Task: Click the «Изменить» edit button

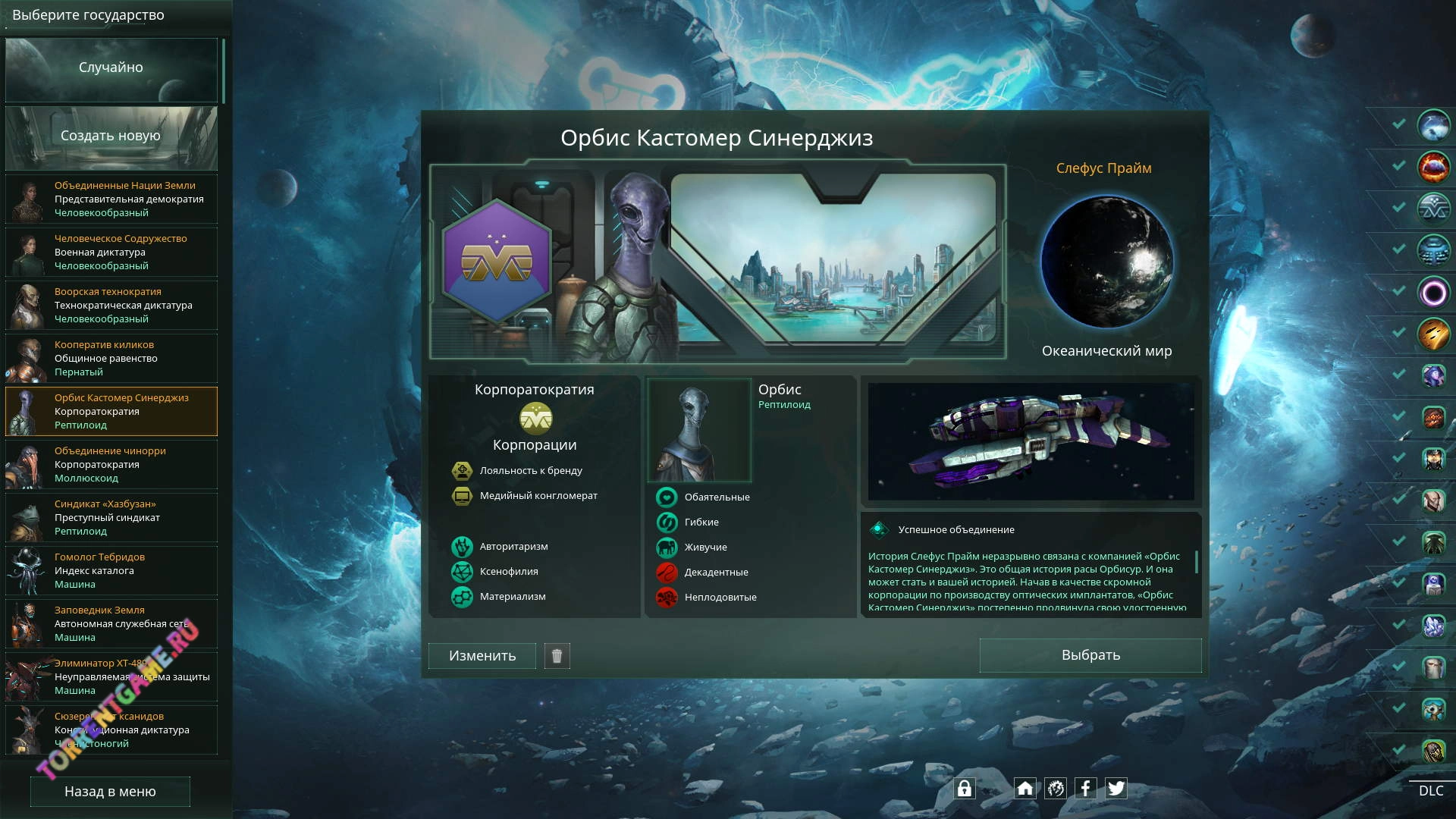Action: coord(482,656)
